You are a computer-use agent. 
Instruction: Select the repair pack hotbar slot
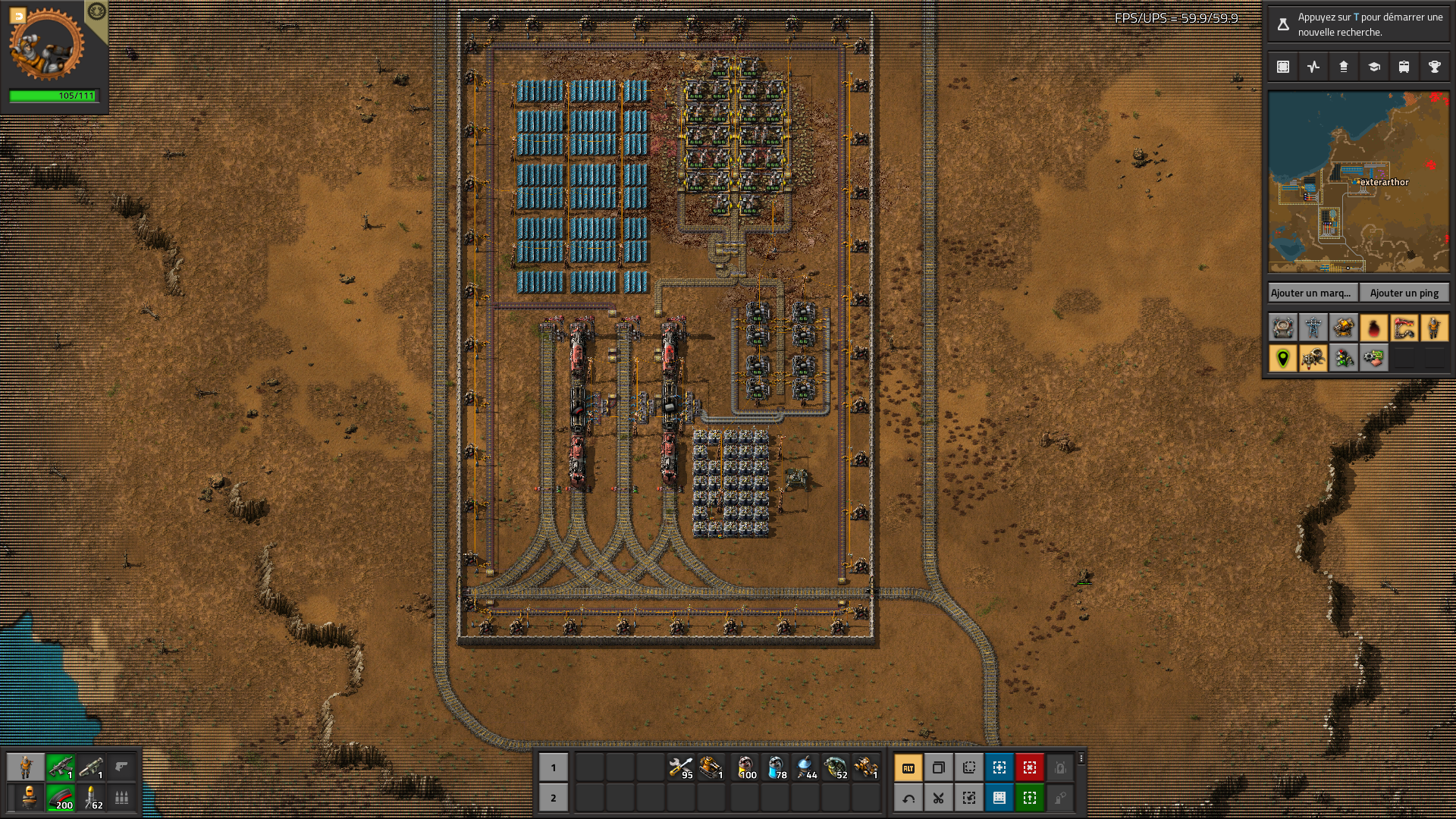[x=681, y=767]
